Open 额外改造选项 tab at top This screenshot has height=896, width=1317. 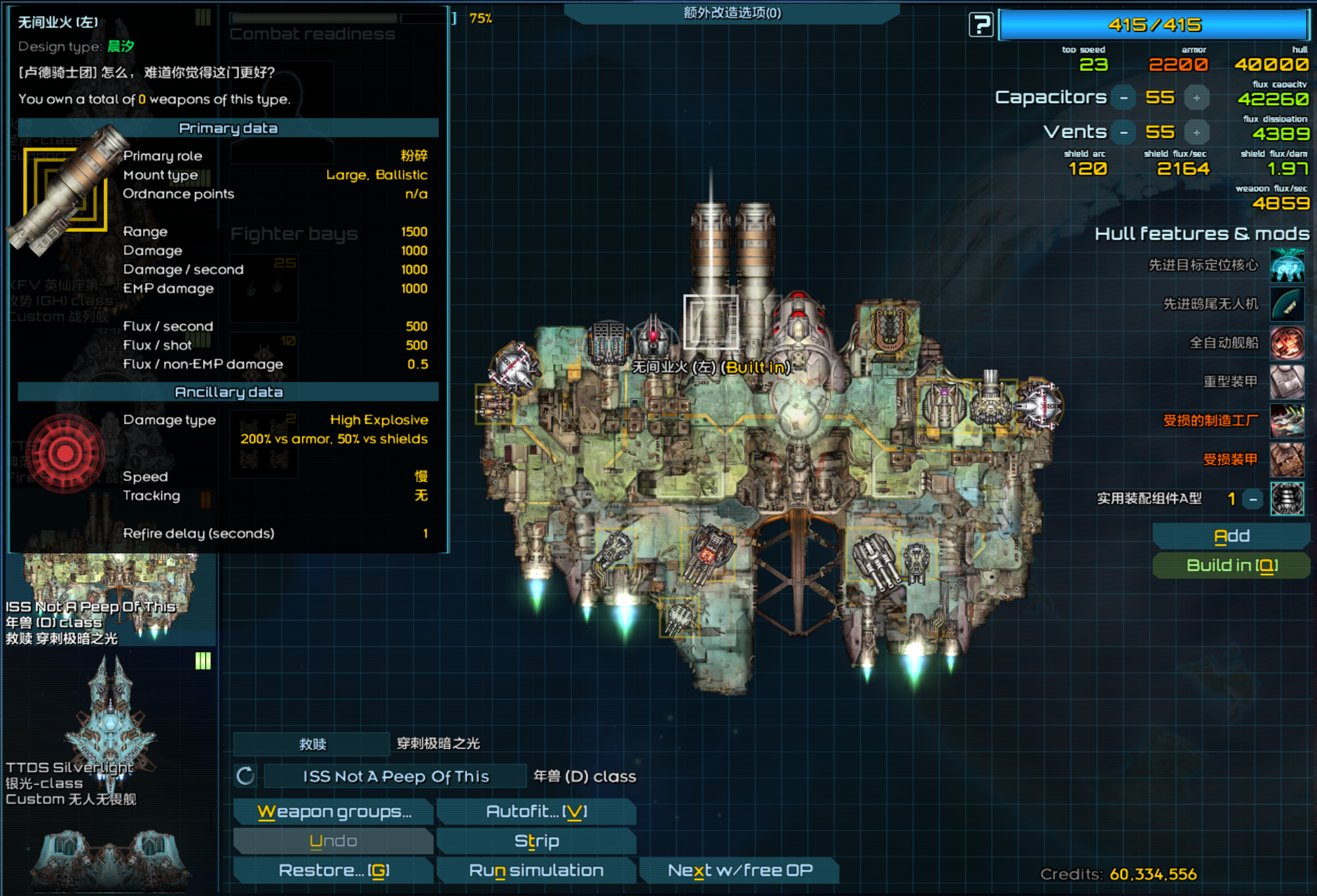coord(732,13)
